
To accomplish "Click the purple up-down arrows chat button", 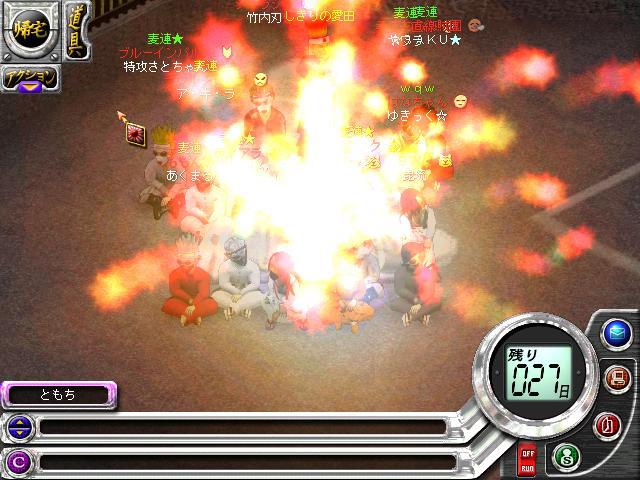I will pyautogui.click(x=18, y=428).
